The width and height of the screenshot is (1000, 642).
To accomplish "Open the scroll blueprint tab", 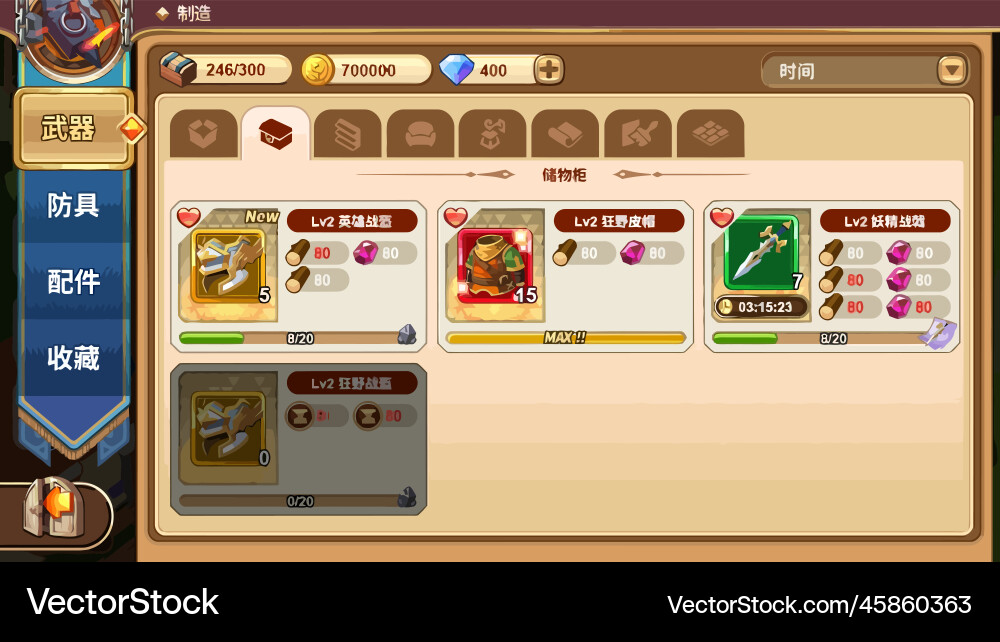I will (x=565, y=134).
